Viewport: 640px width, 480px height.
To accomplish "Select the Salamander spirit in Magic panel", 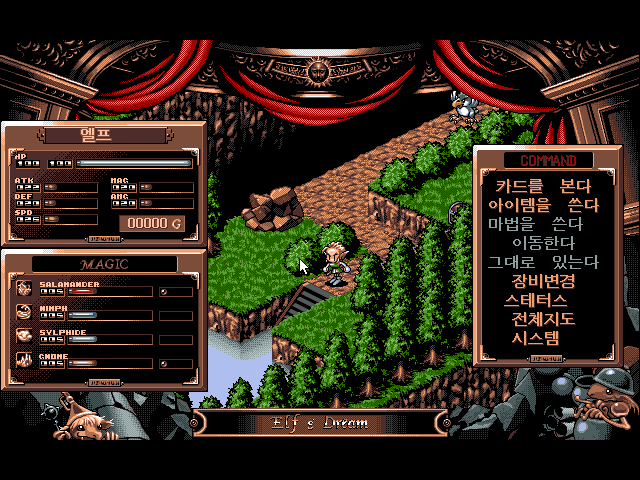I will (68, 285).
